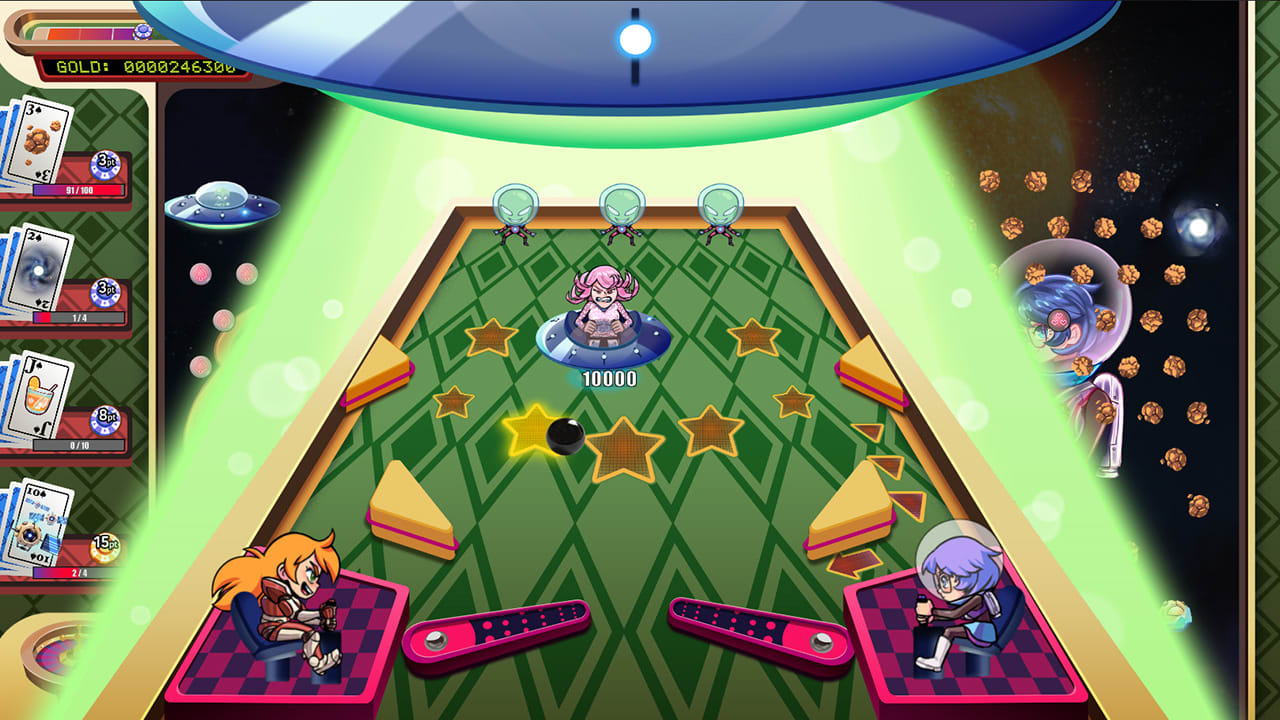Click the glowing yellow star next to the puck
The width and height of the screenshot is (1280, 720).
click(527, 432)
